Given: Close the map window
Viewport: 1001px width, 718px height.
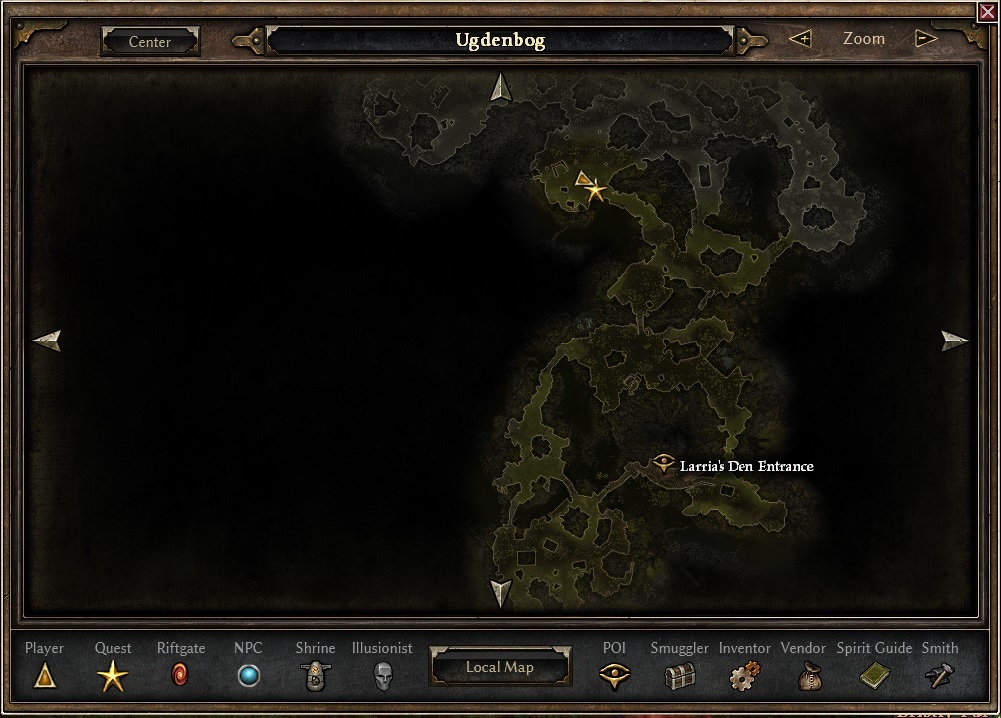Looking at the screenshot, I should tap(988, 11).
